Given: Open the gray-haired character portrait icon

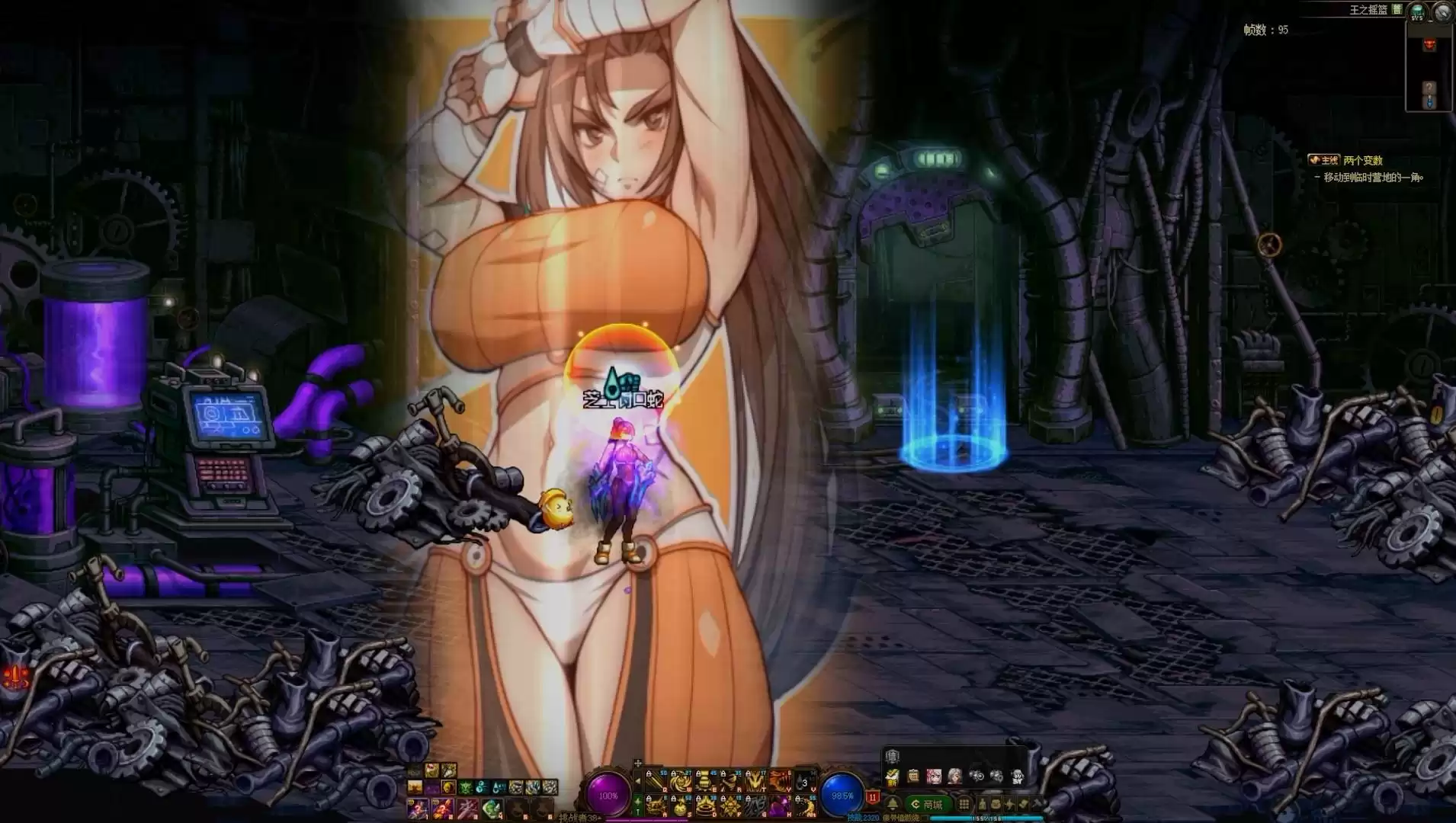Looking at the screenshot, I should (954, 777).
